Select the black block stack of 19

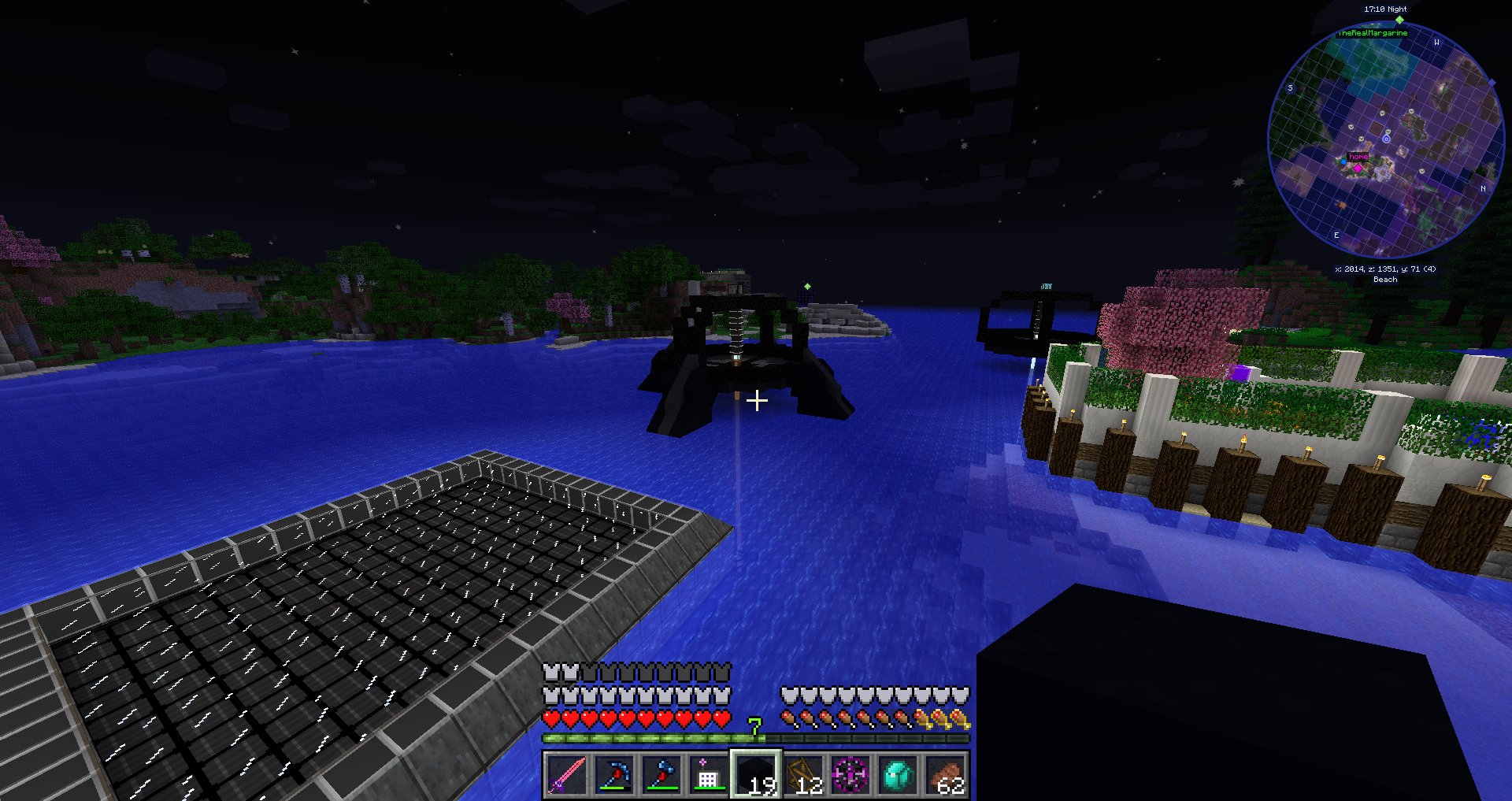[756, 775]
